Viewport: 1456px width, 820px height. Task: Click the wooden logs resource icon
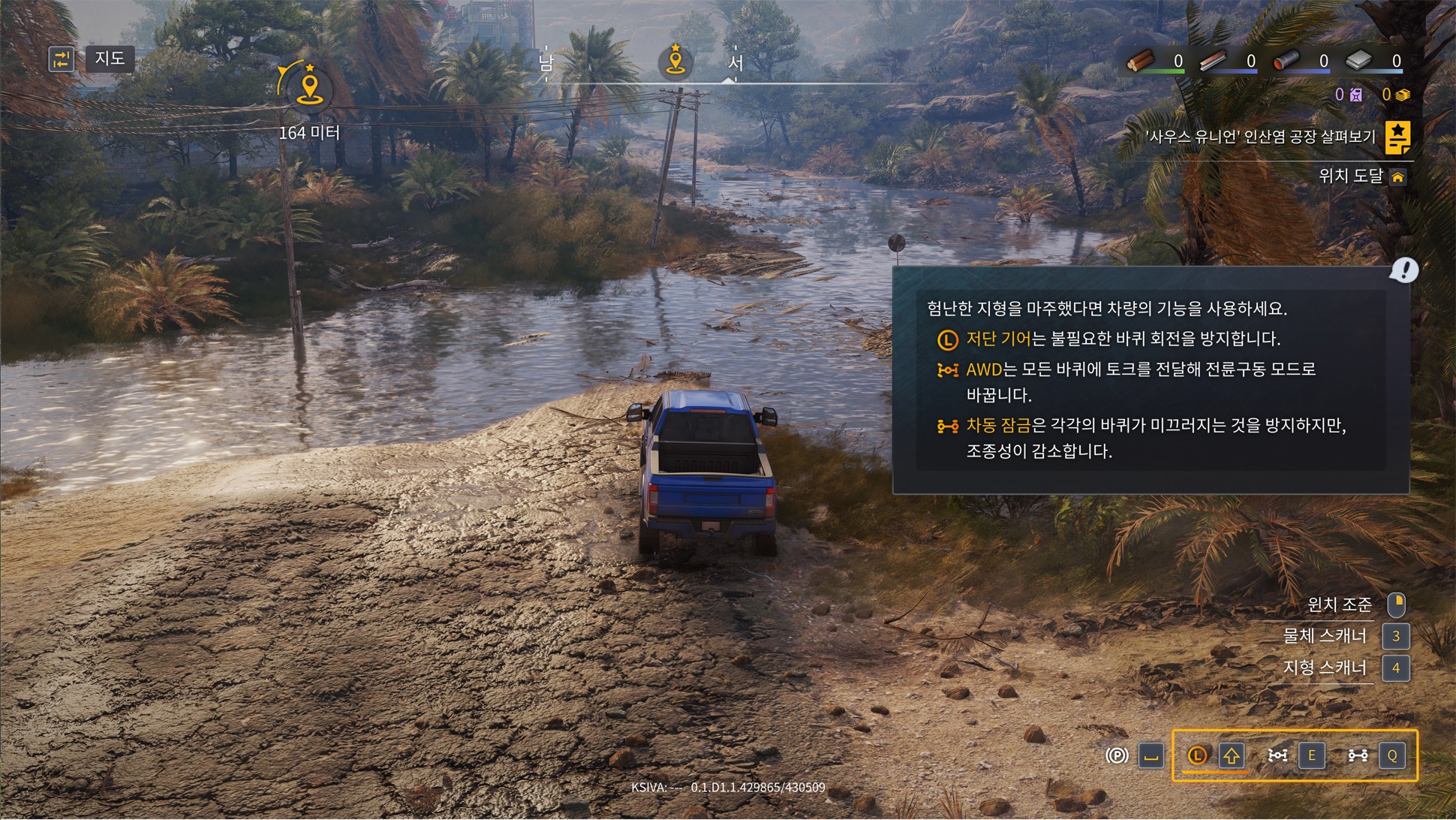tap(1141, 61)
